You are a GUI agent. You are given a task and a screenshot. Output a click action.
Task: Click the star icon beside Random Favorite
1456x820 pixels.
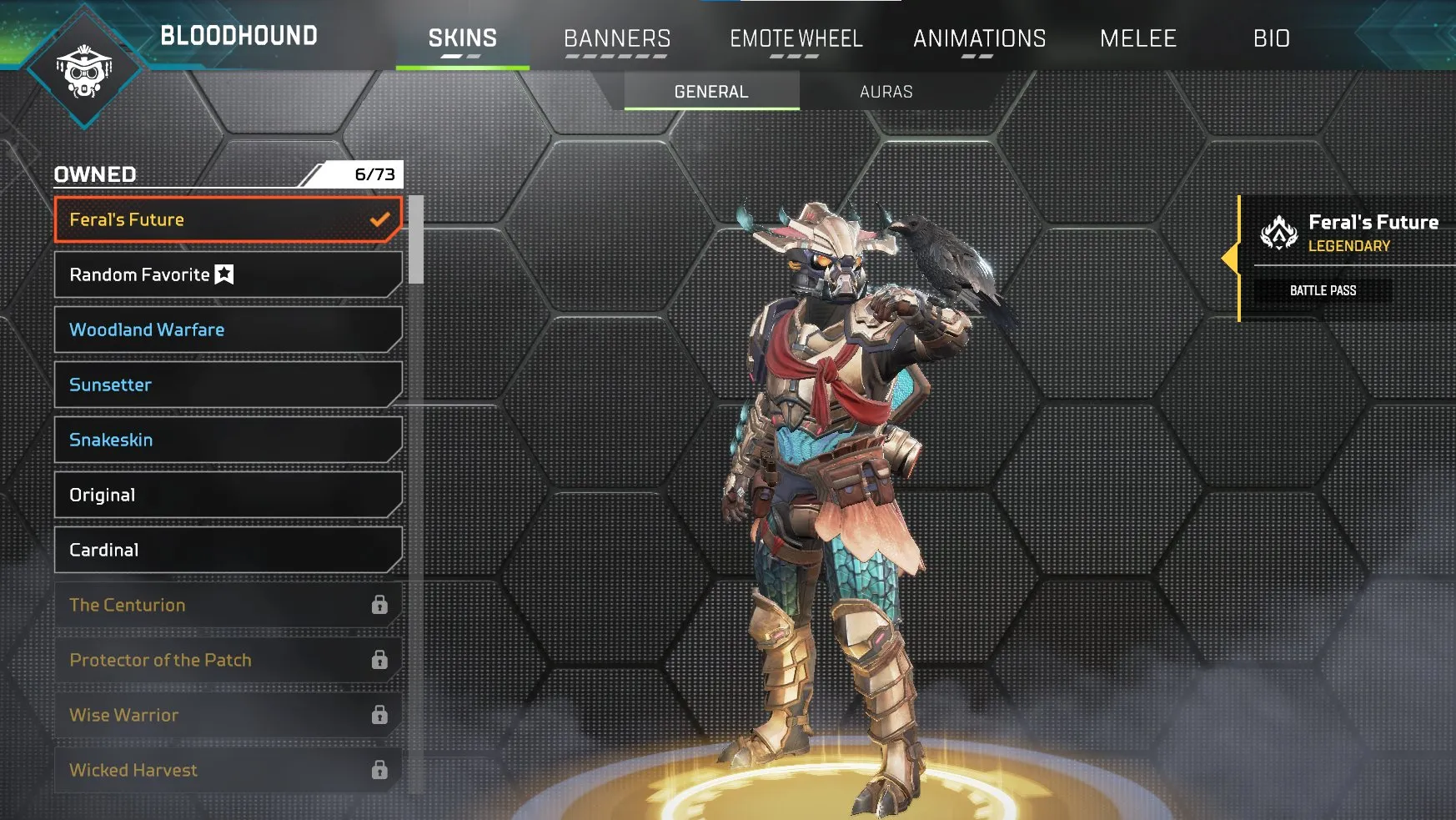tap(222, 274)
